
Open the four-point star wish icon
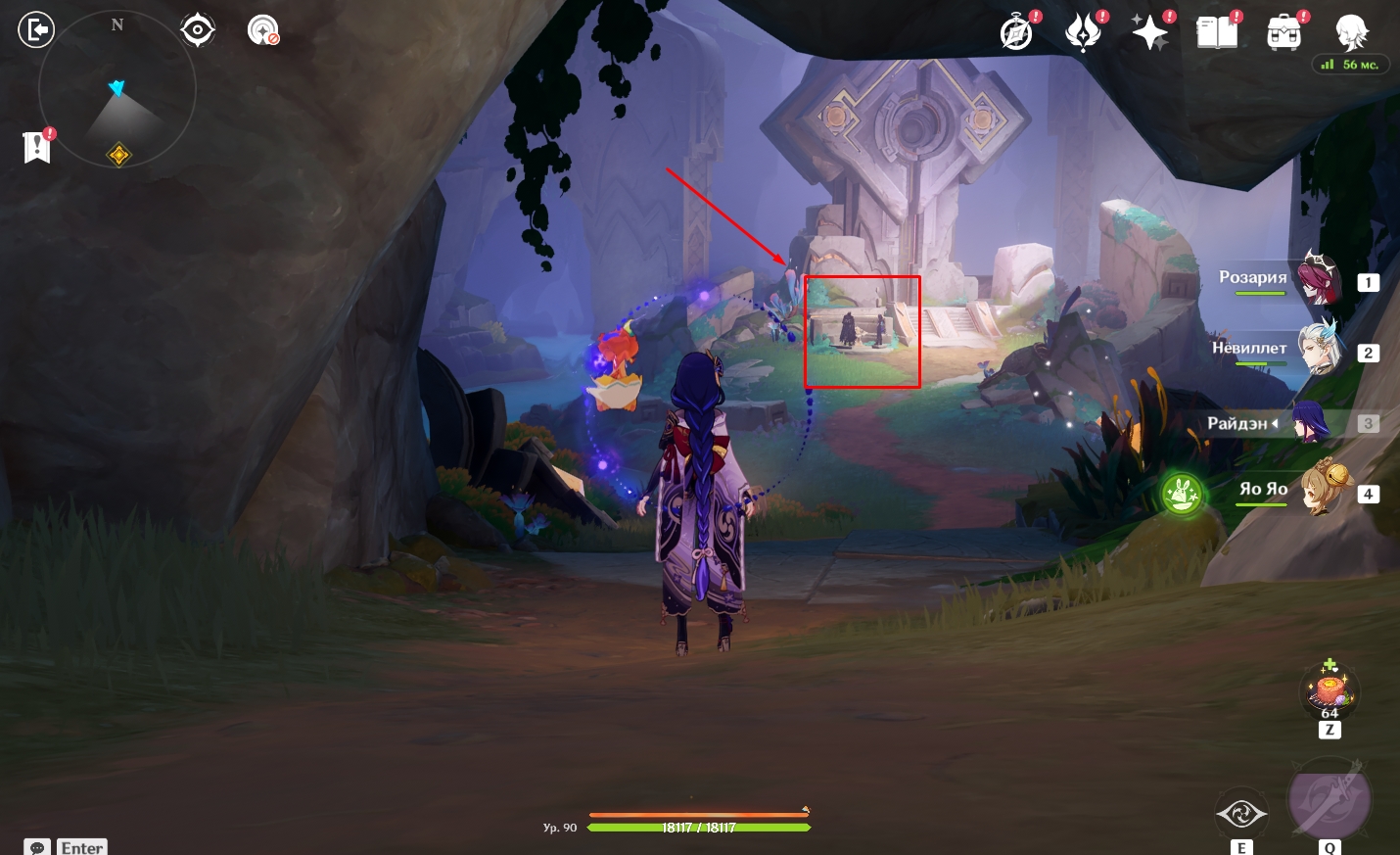click(1149, 32)
